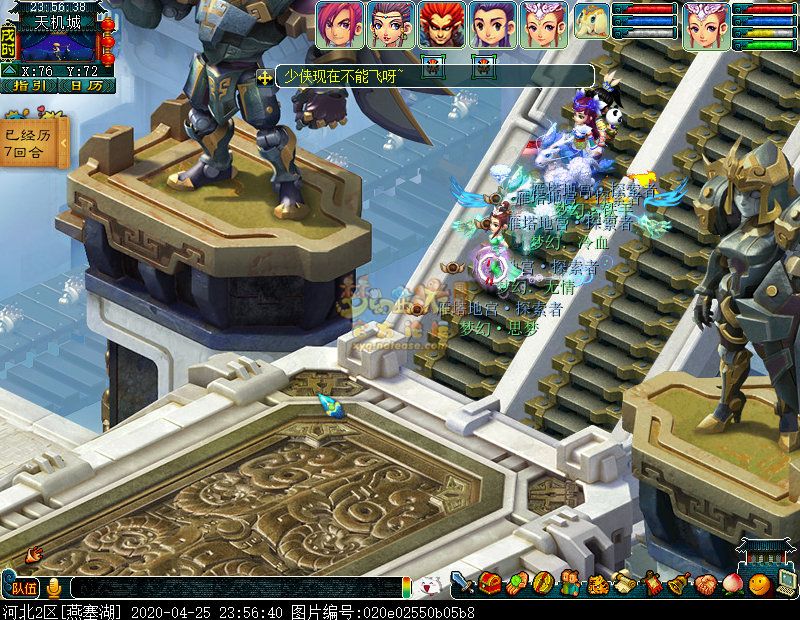The width and height of the screenshot is (800, 620).
Task: Open the two-characters team icon
Action: point(570,583)
